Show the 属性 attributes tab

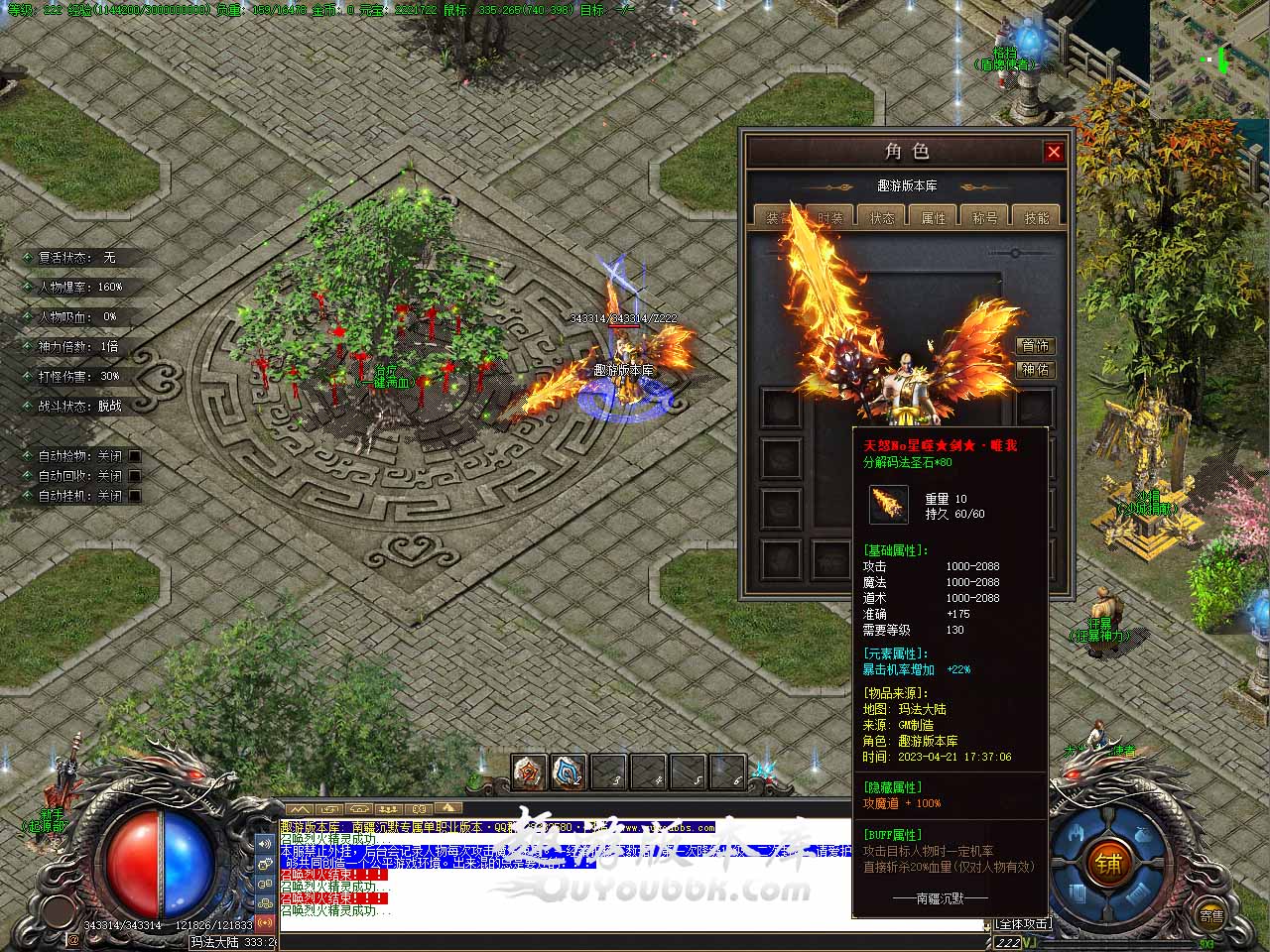tap(934, 218)
